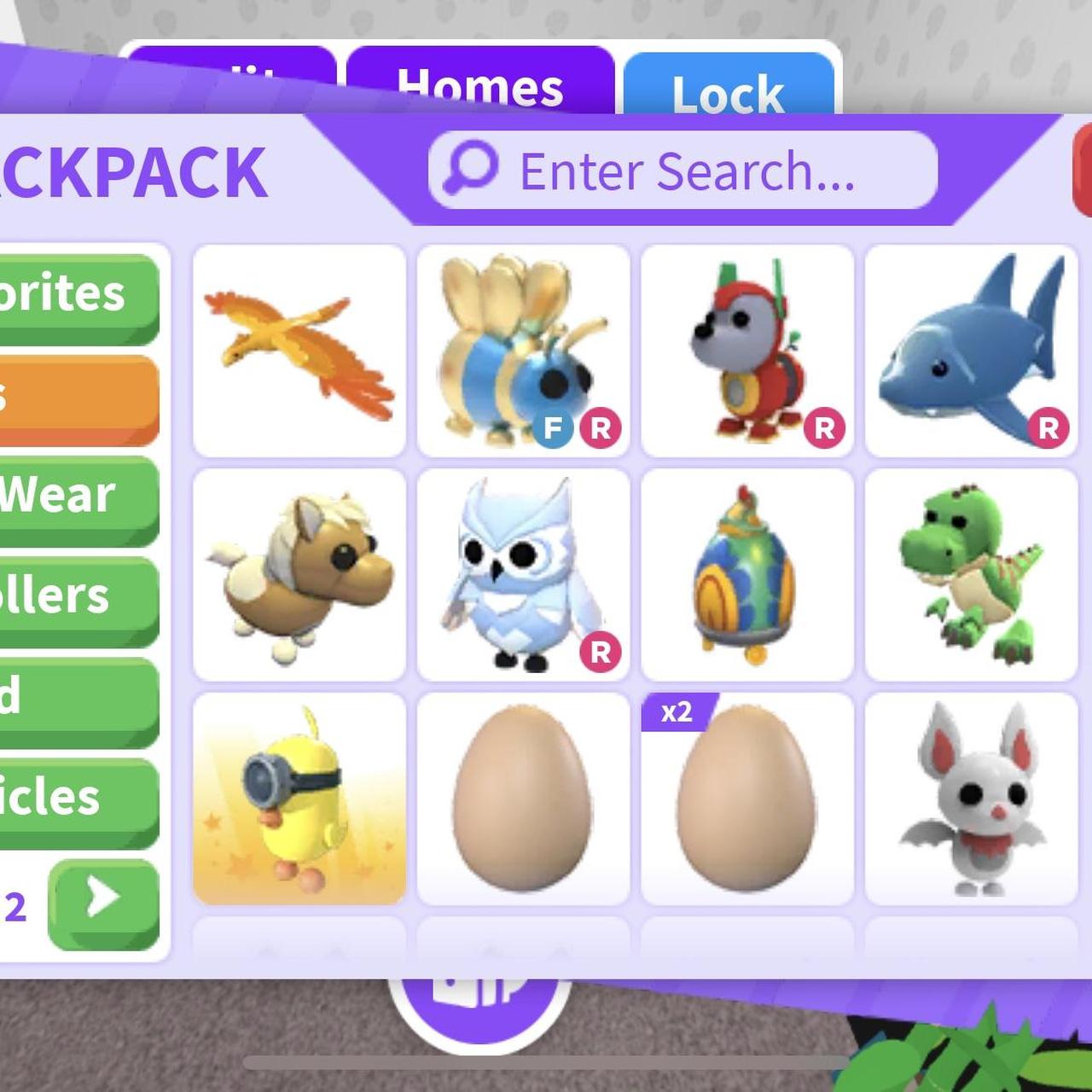Tap the blue Lock button
The image size is (1092, 1092).
[x=728, y=90]
